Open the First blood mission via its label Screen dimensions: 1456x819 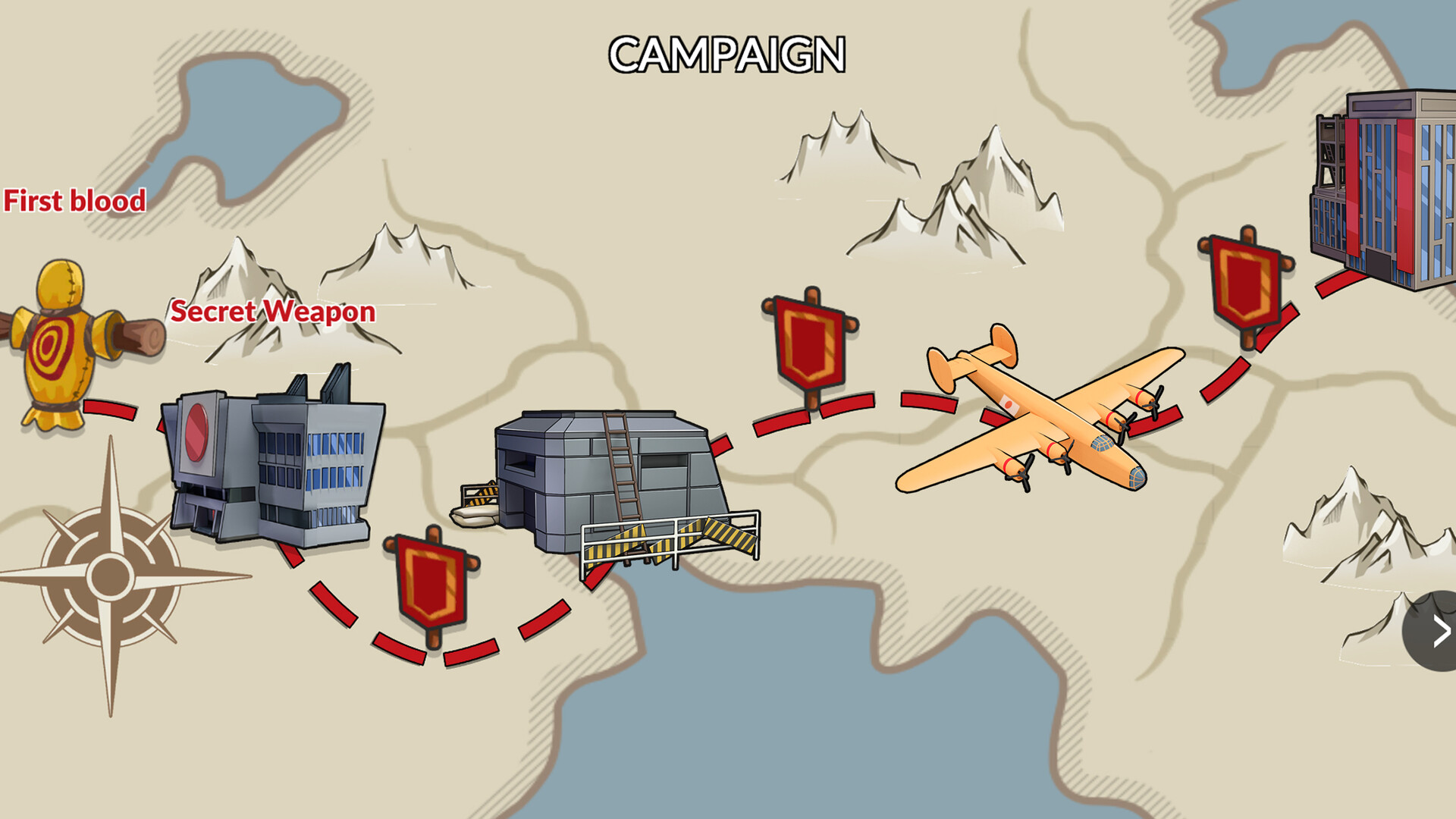[x=74, y=202]
